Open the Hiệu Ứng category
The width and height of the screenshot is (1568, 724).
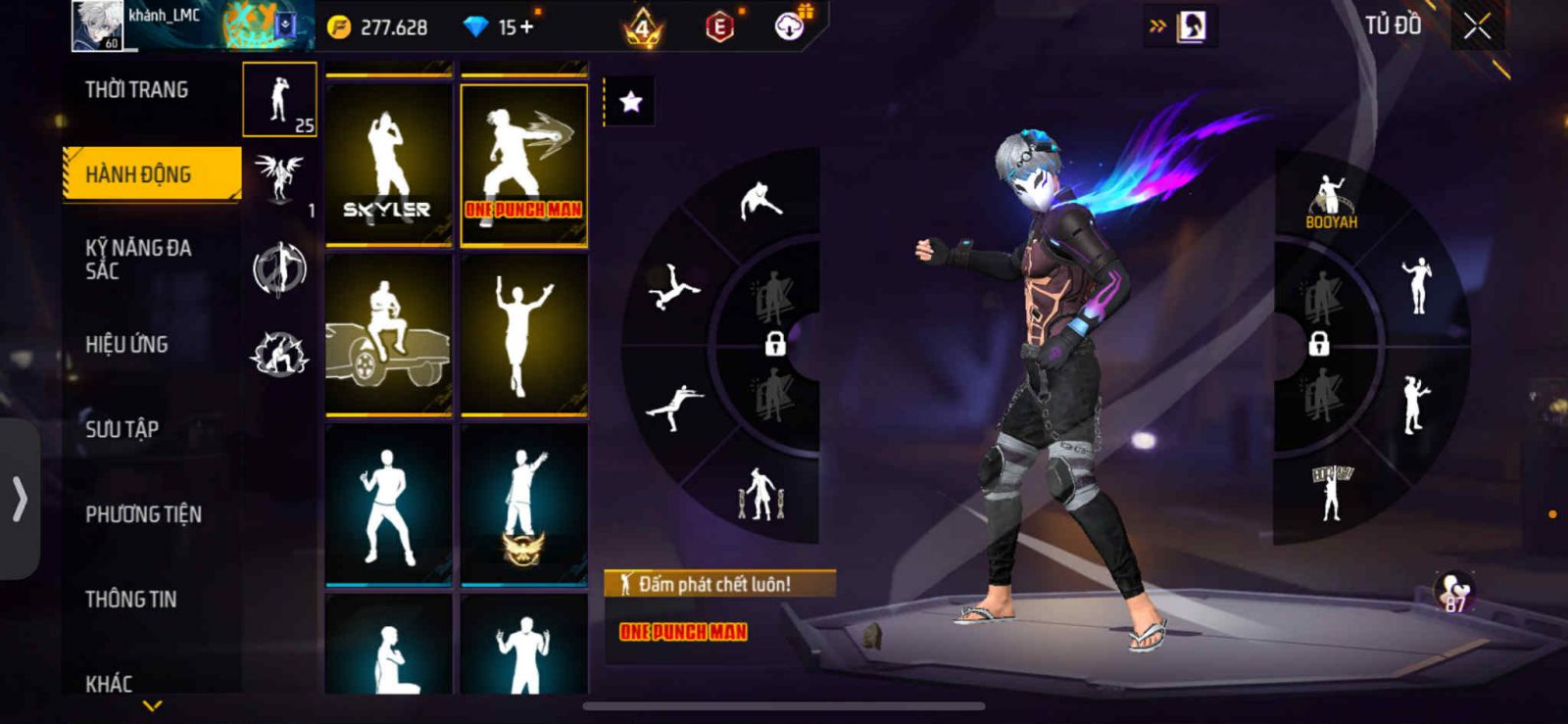point(126,344)
